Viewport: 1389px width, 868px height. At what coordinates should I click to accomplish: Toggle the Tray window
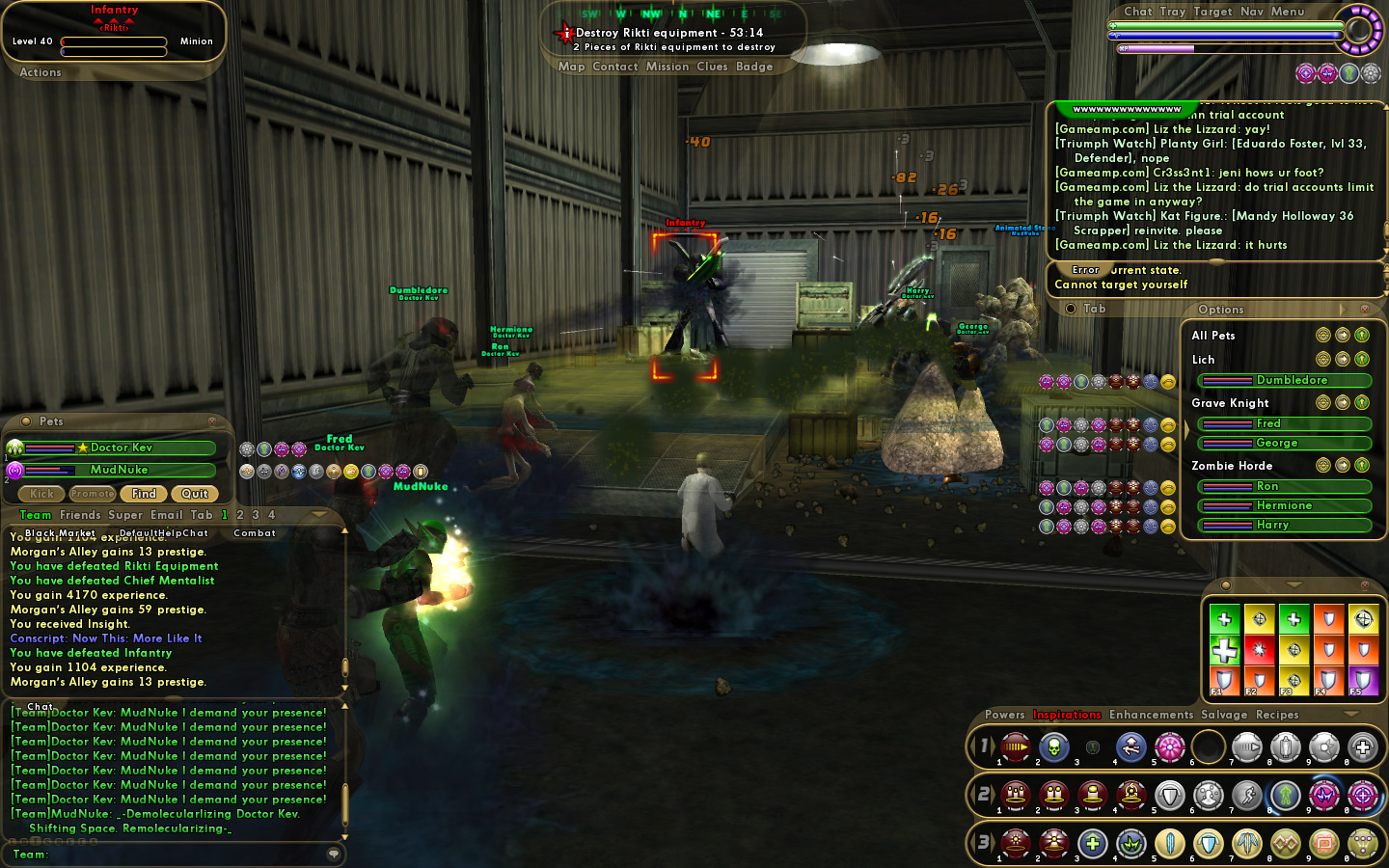1173,12
